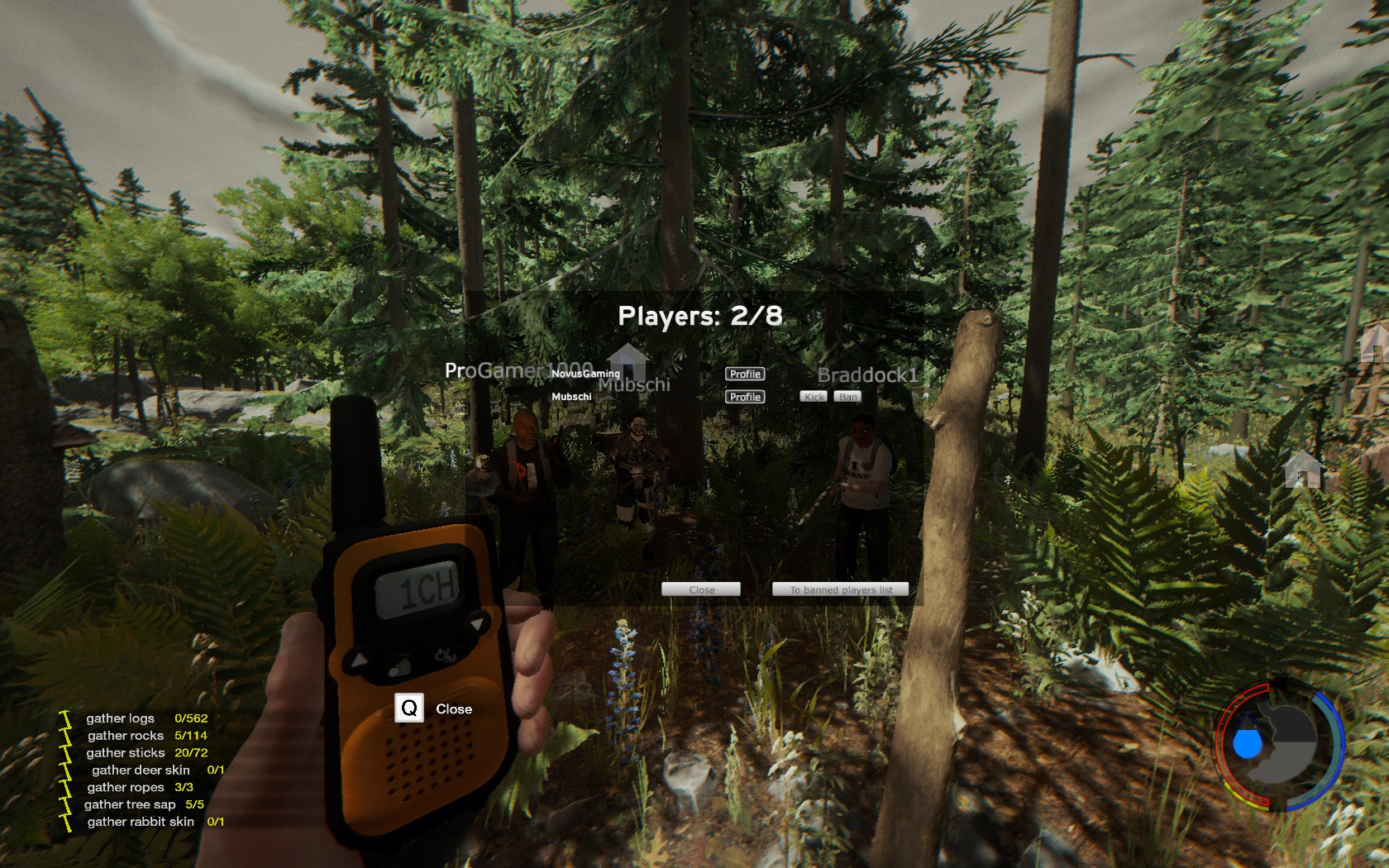Go to the banned players list

pos(840,589)
